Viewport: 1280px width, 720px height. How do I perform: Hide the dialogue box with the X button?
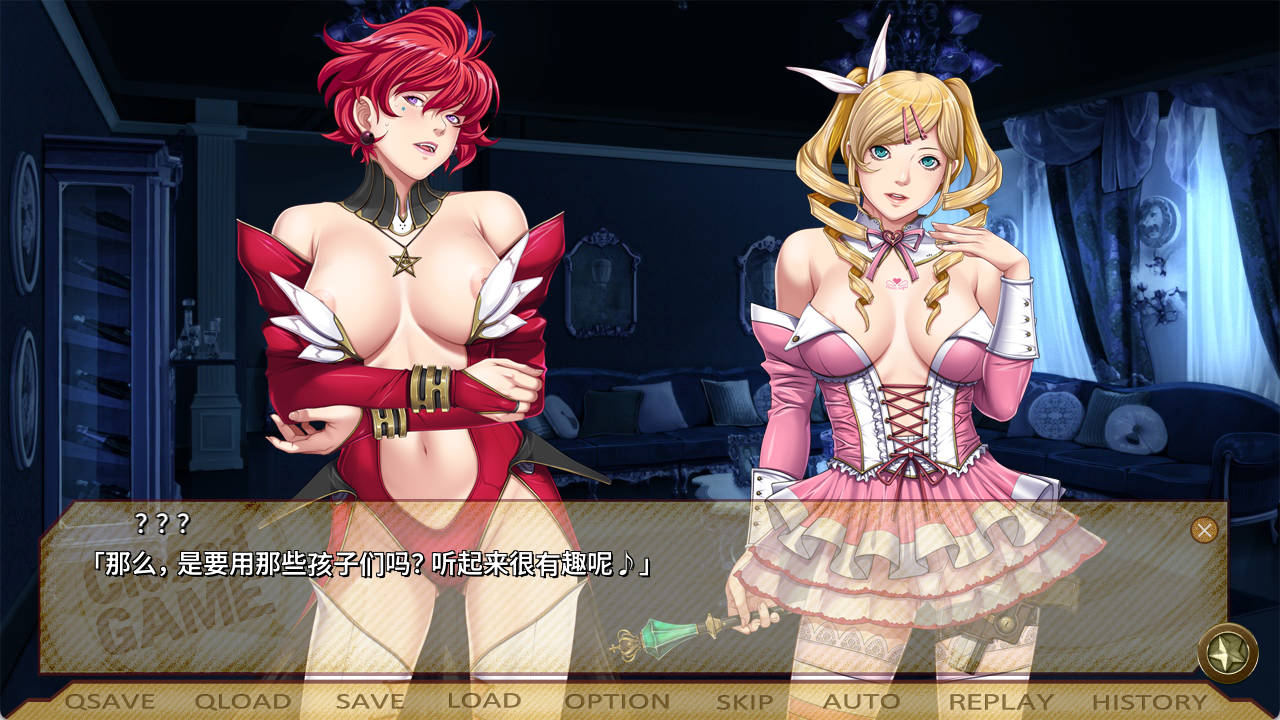tap(1204, 530)
